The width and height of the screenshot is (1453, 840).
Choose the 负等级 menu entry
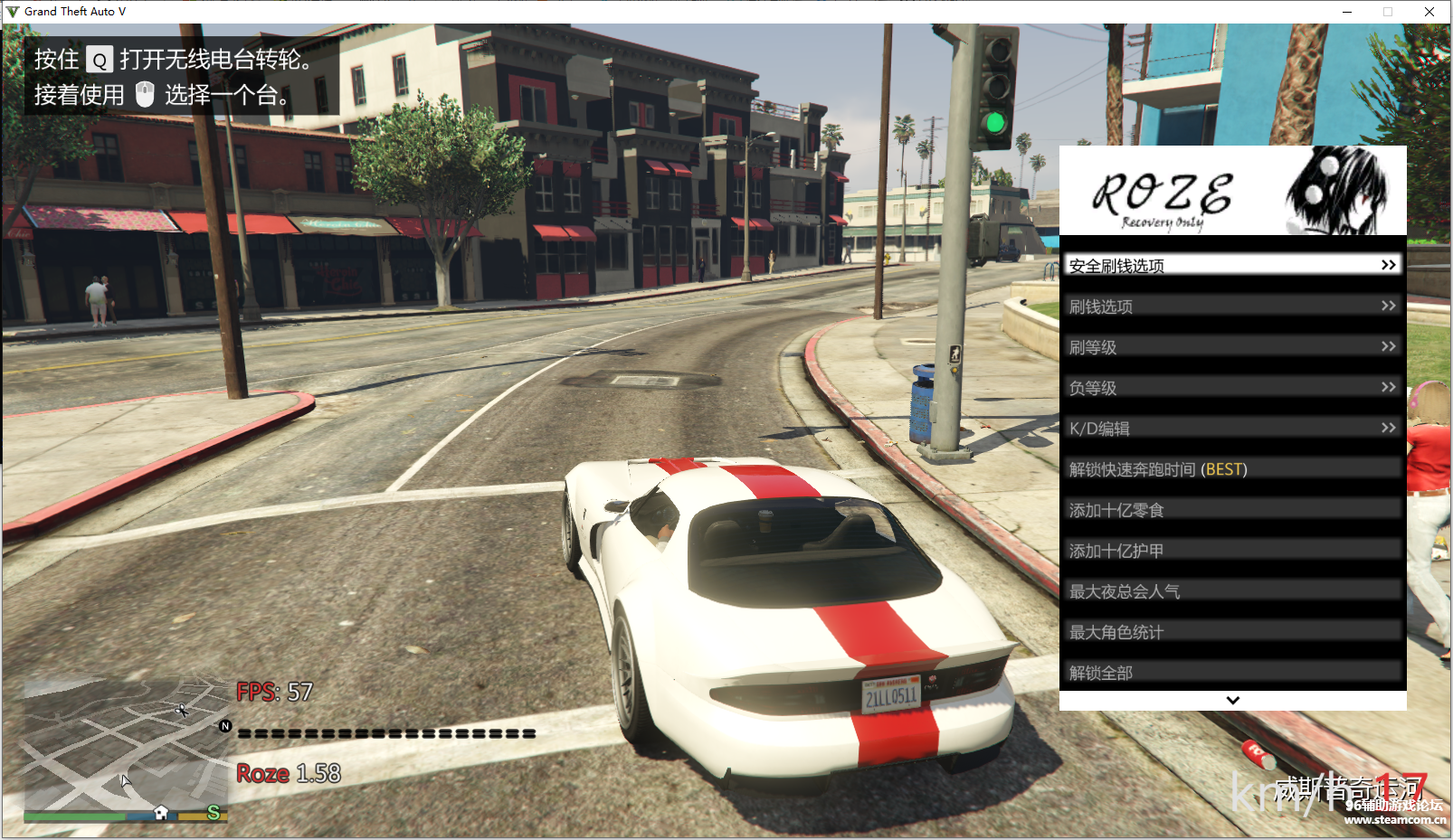tap(1232, 388)
